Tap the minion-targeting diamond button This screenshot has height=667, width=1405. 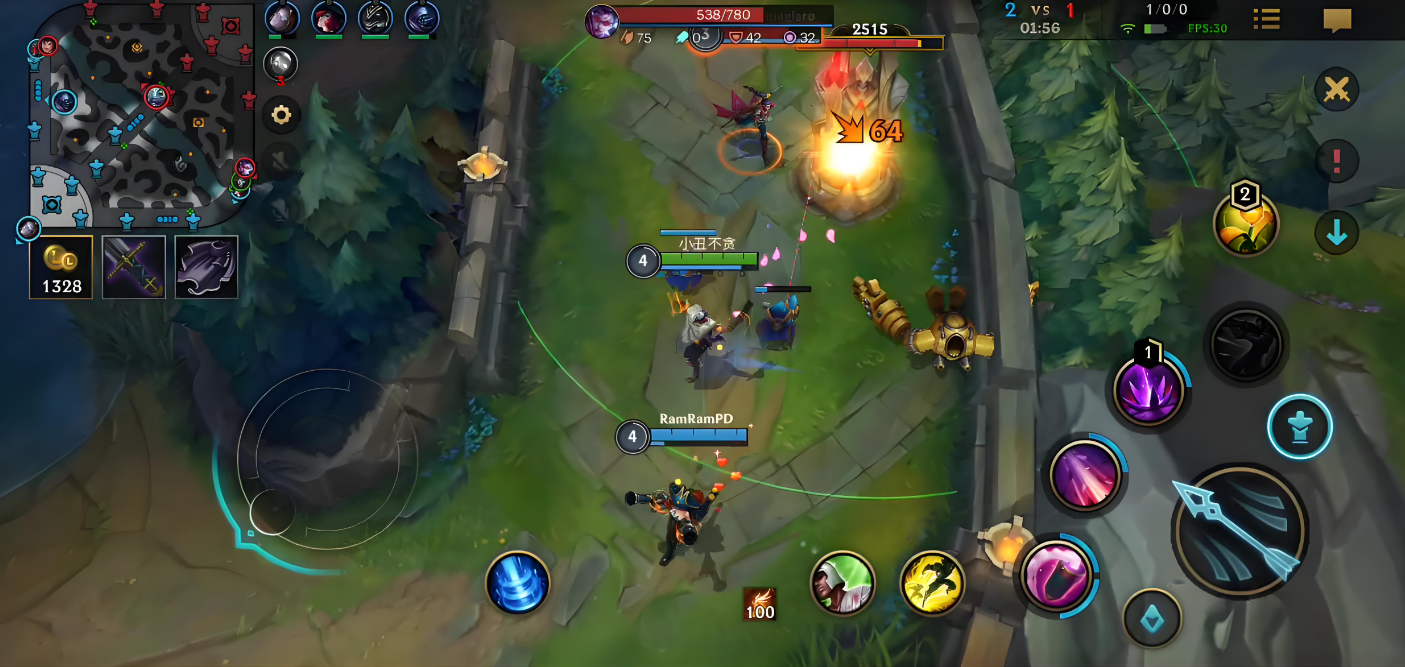coord(1152,619)
